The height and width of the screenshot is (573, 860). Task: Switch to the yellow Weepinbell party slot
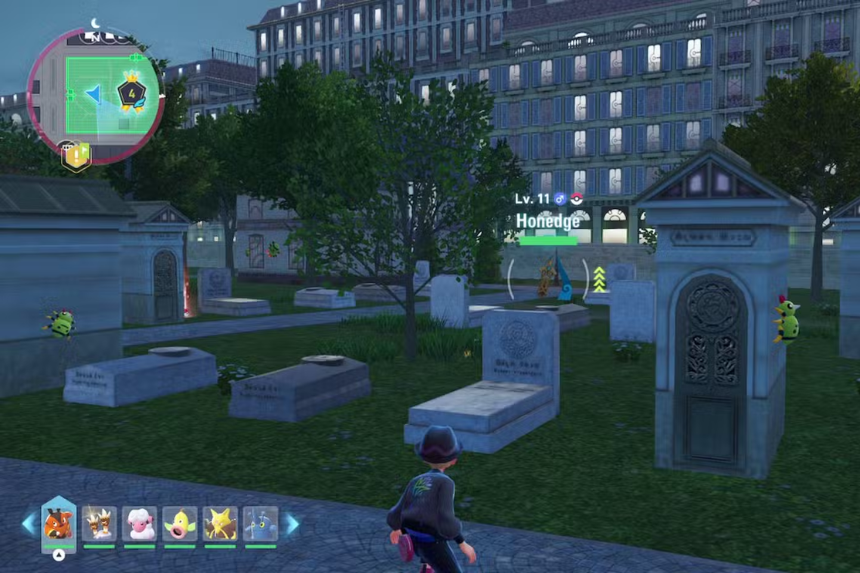180,523
